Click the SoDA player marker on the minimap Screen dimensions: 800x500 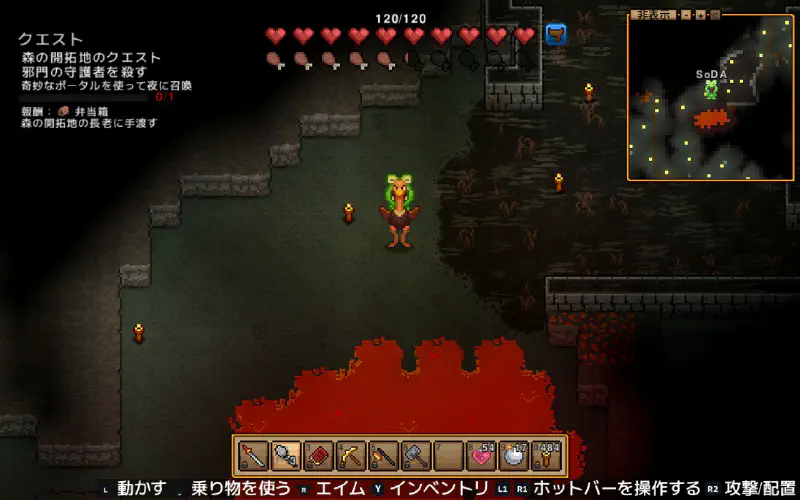(711, 89)
